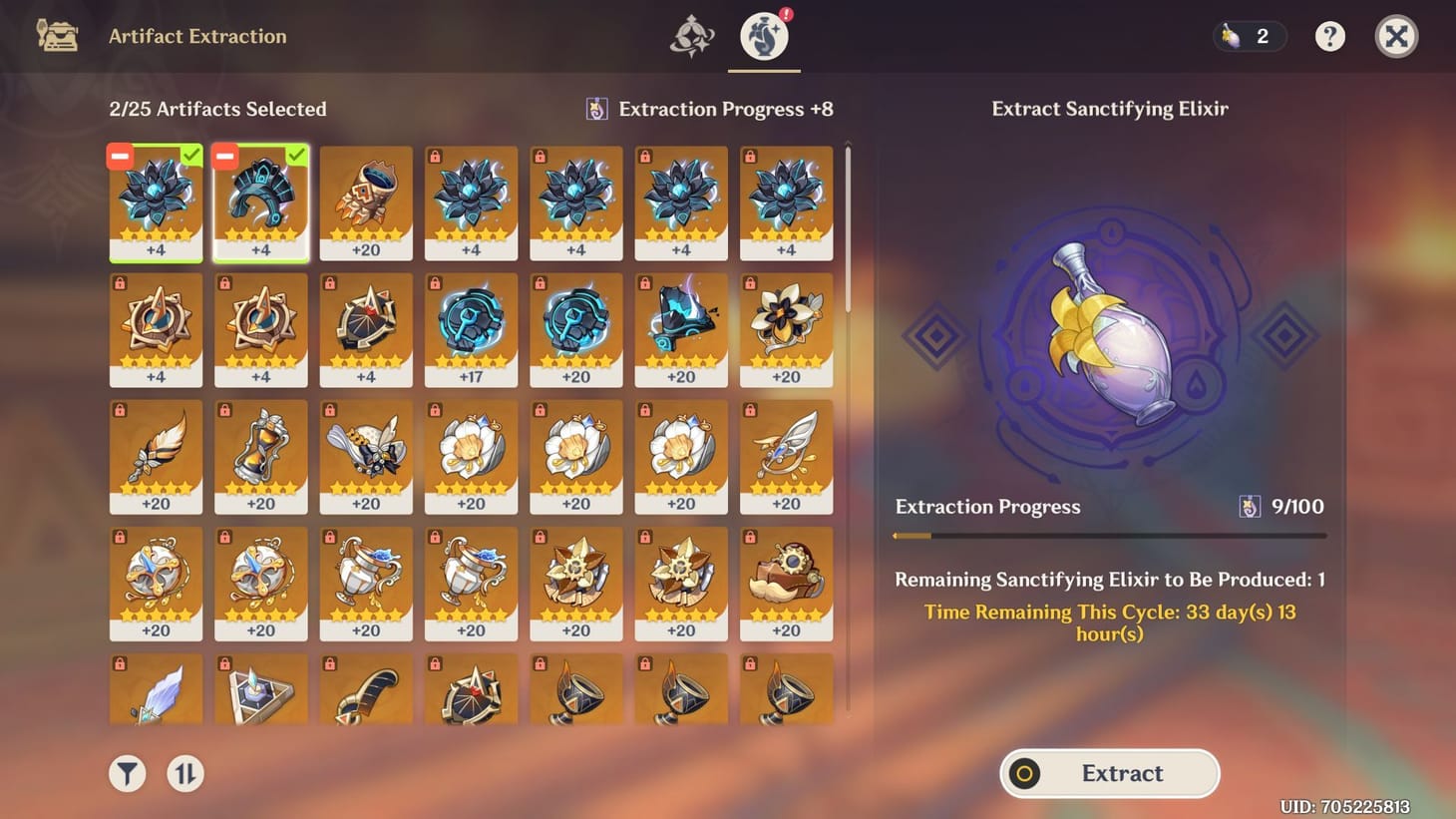Switch to the sparkle resonance tab
The width and height of the screenshot is (1456, 819).
click(693, 36)
